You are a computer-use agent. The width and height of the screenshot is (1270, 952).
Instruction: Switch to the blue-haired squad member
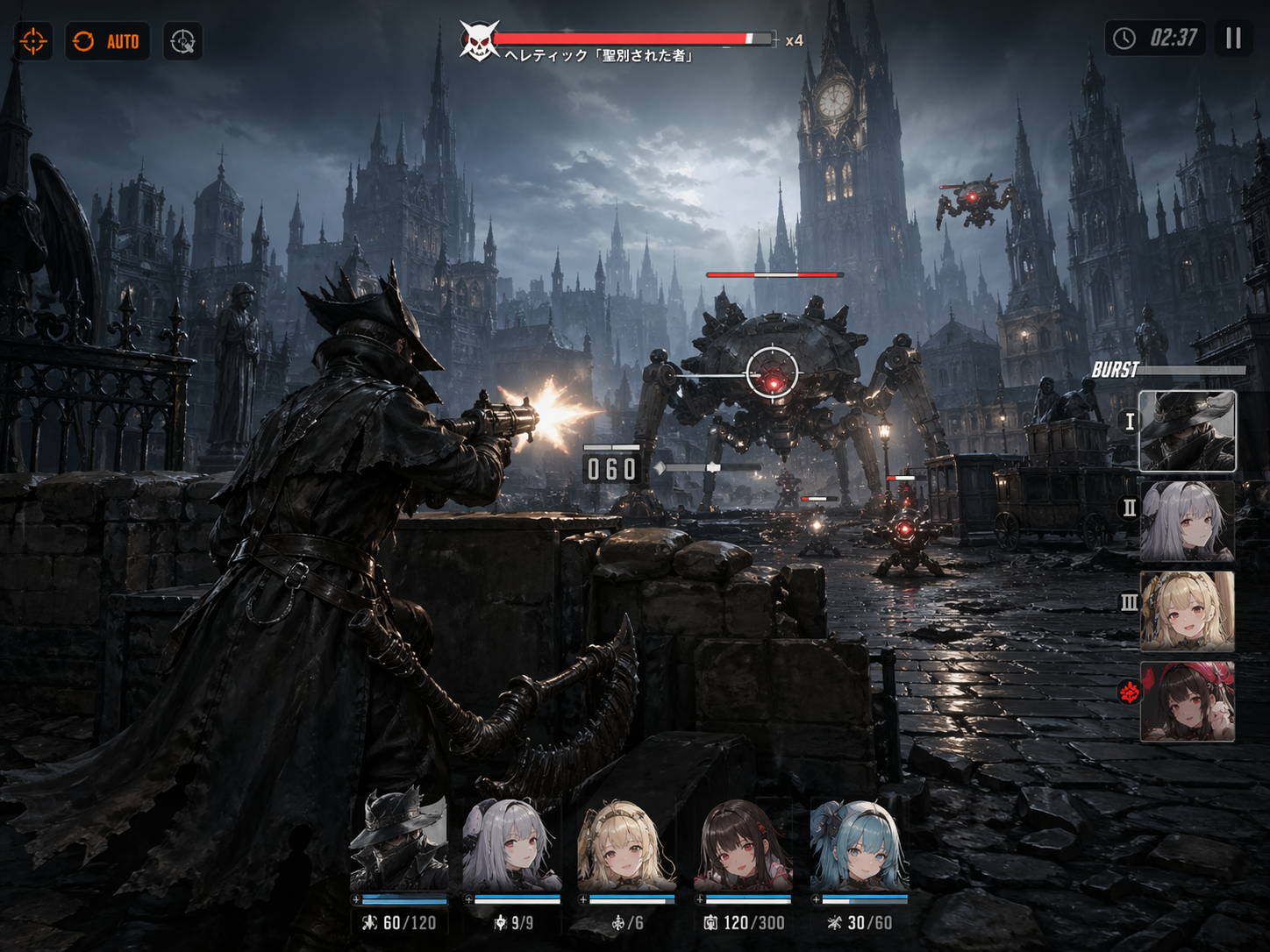[x=860, y=846]
